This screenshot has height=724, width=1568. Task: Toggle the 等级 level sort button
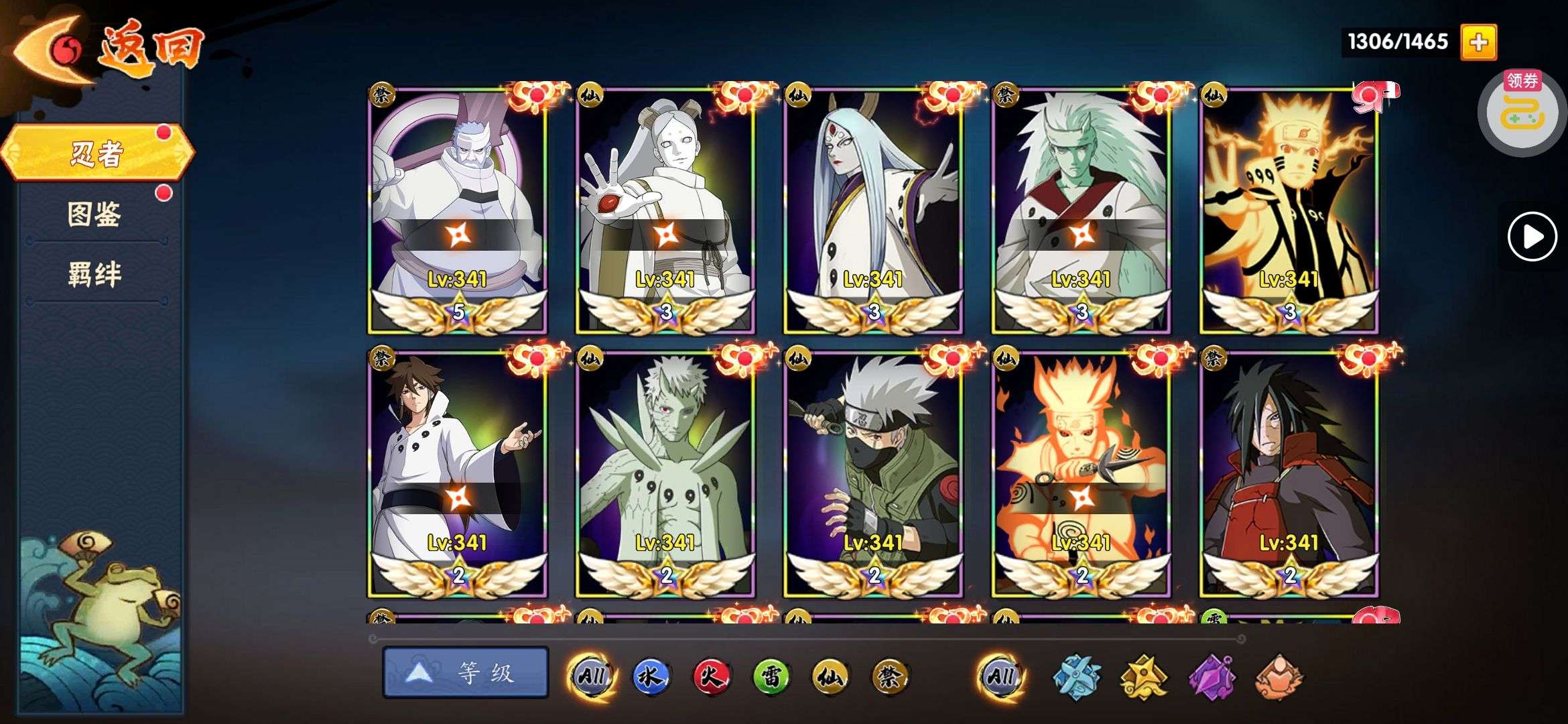click(465, 672)
